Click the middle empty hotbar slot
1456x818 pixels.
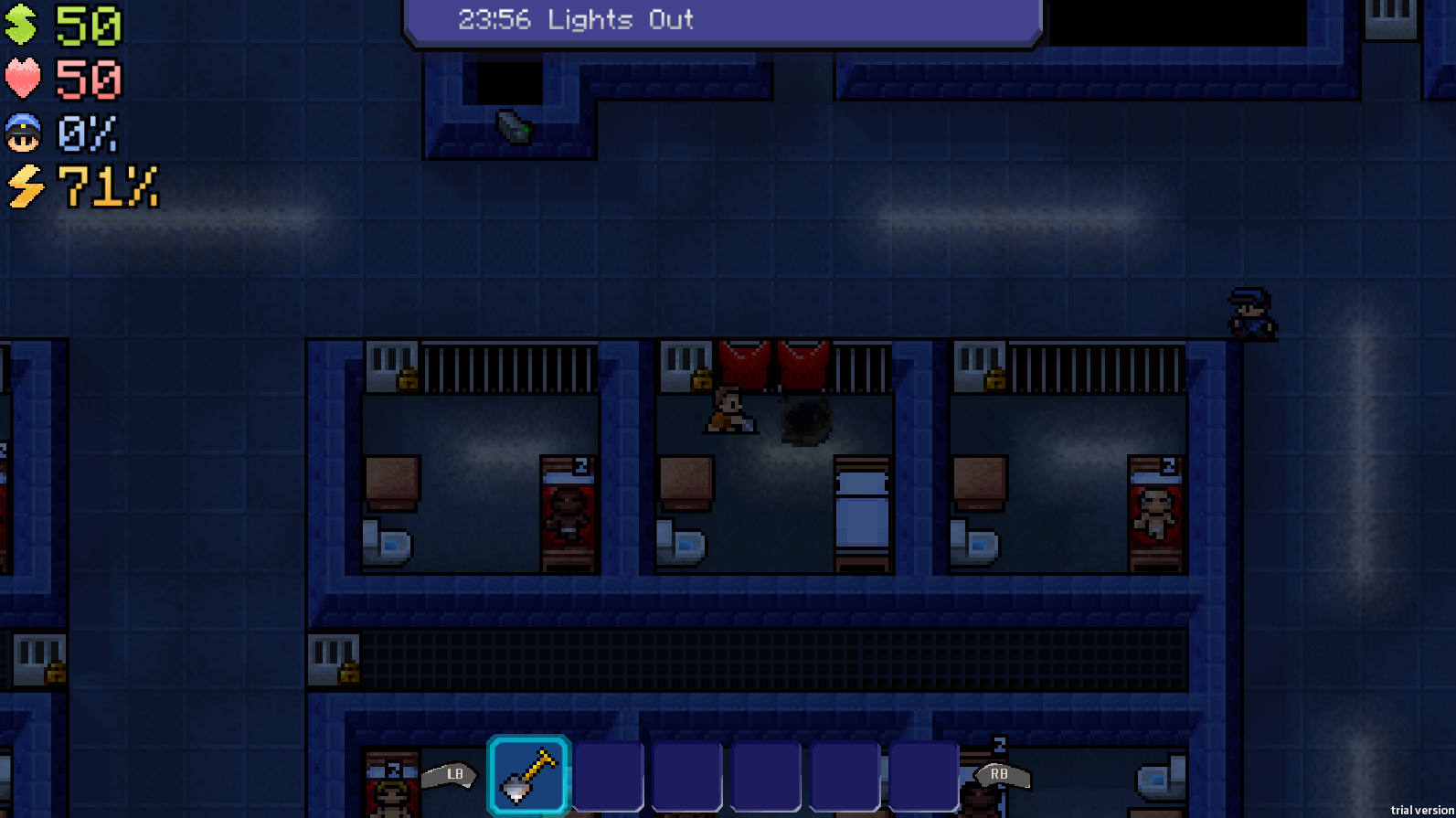766,775
